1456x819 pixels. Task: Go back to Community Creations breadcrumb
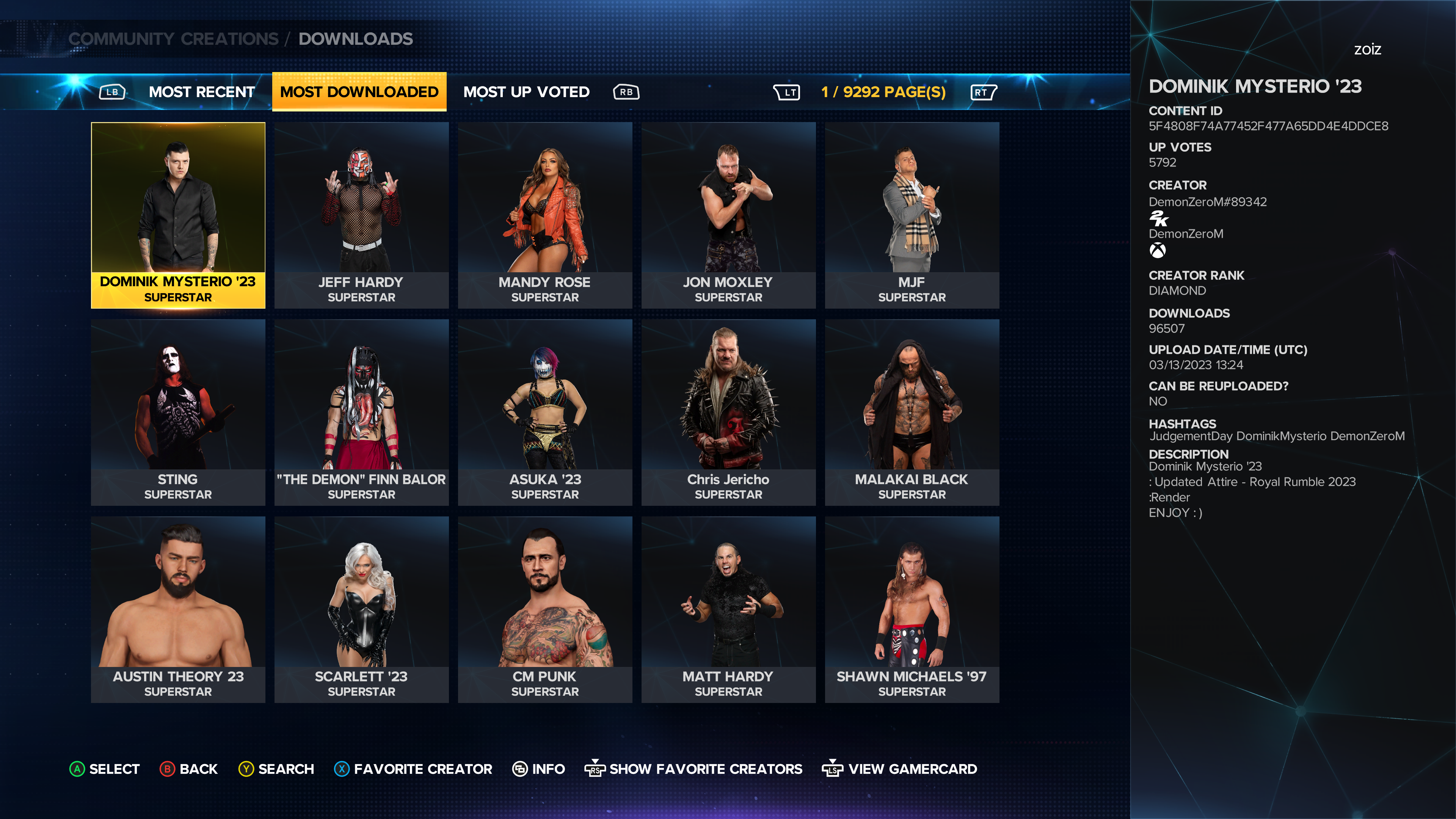[173, 39]
